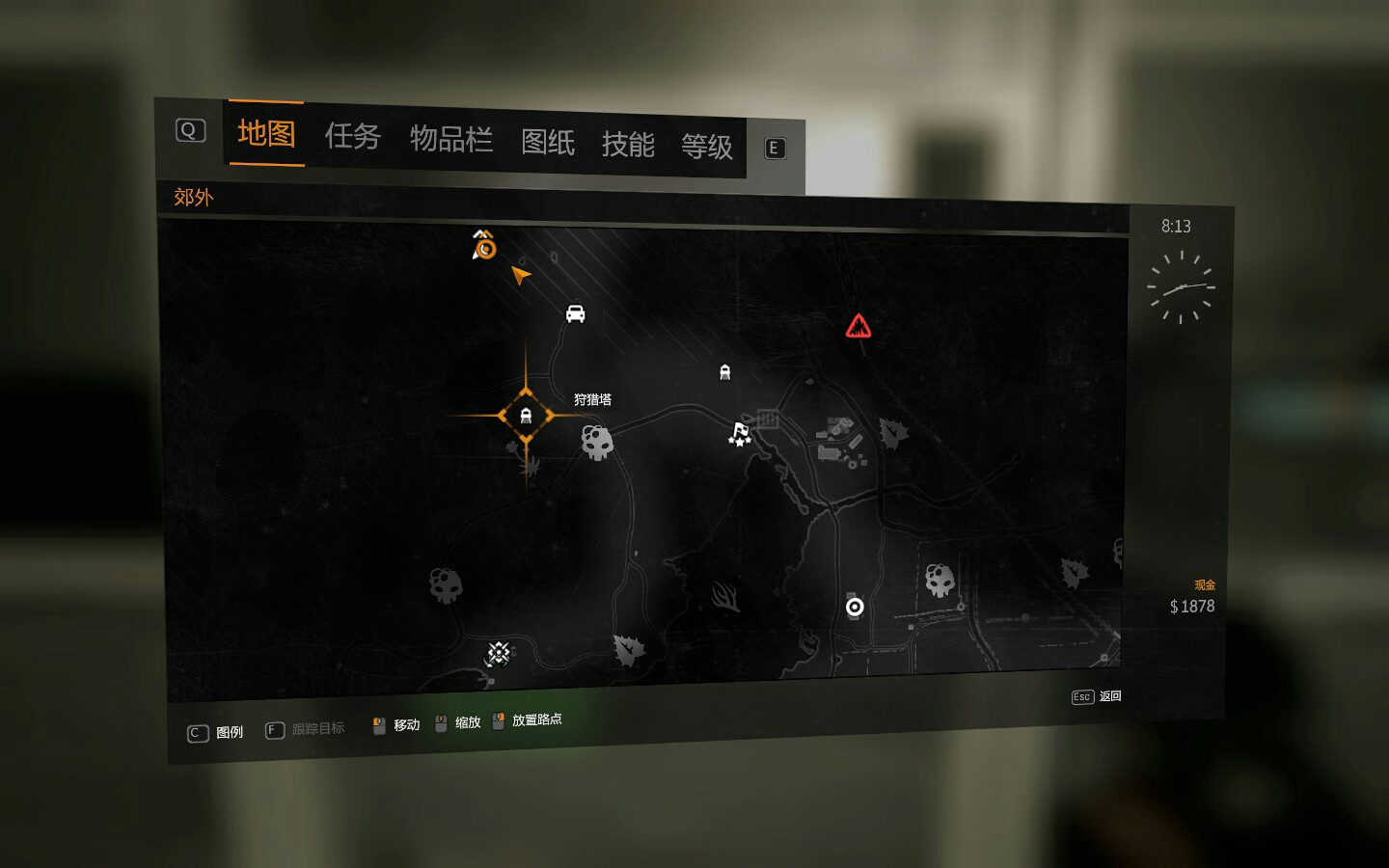Switch to the 等级 tab
Image resolution: width=1389 pixels, height=868 pixels.
(706, 147)
